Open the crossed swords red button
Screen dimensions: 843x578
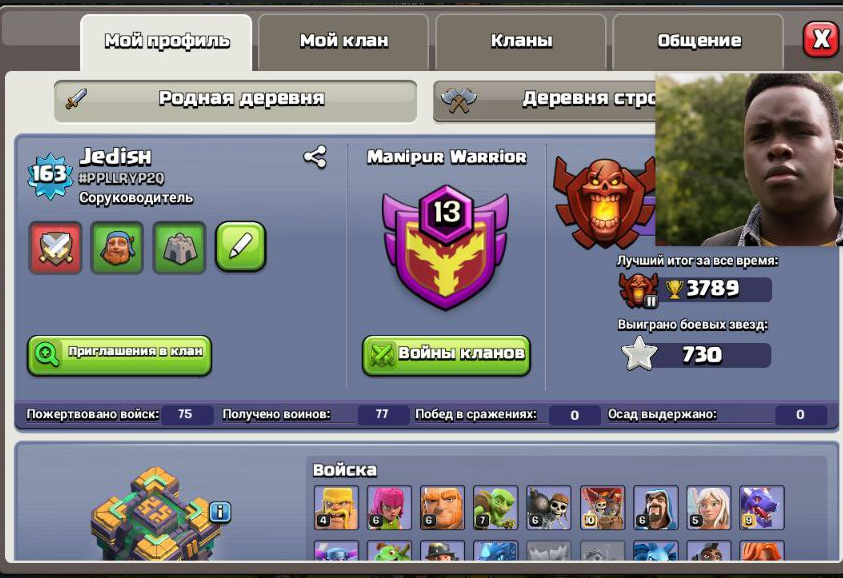click(x=54, y=247)
